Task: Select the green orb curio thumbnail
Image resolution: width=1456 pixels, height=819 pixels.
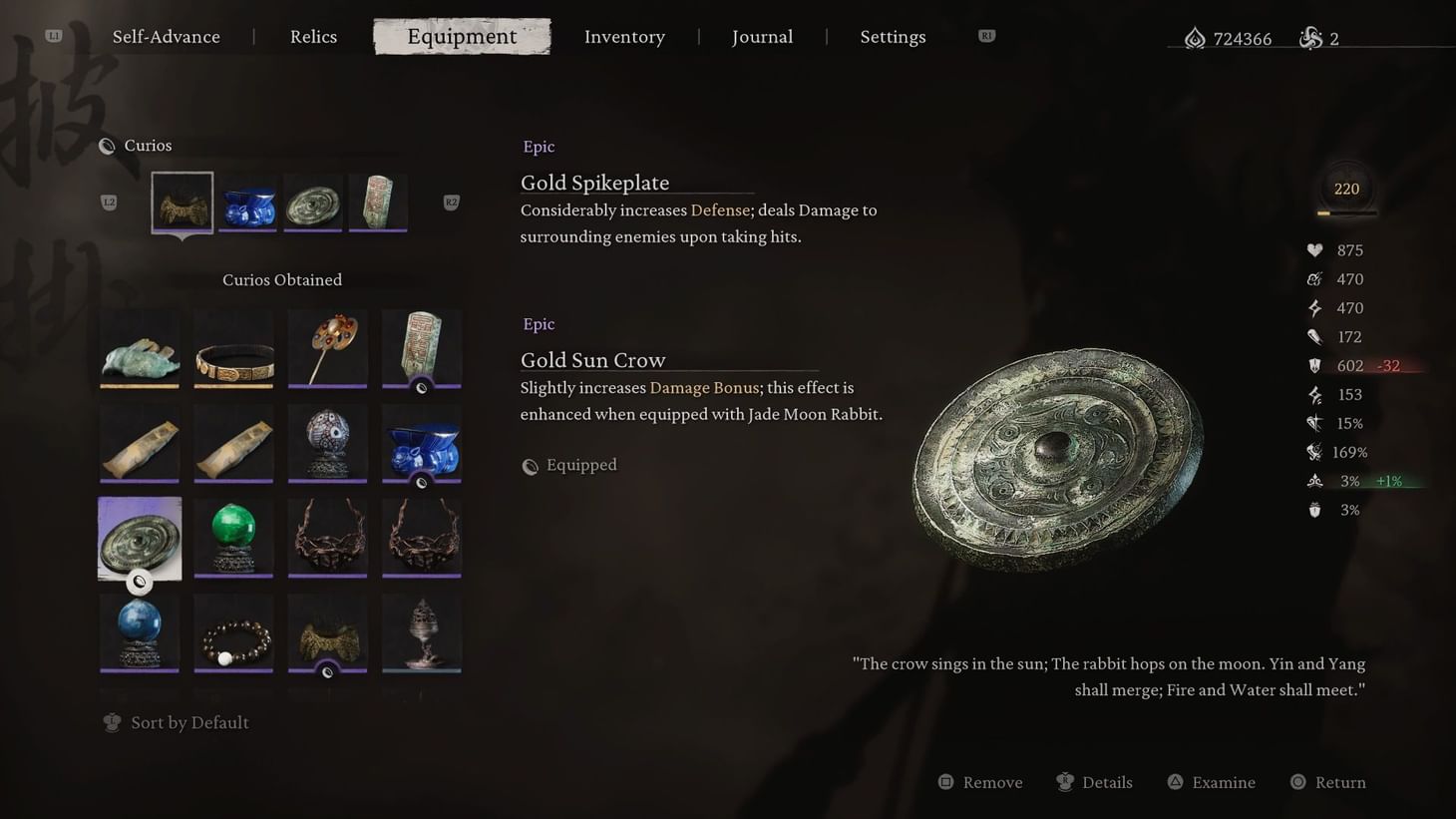Action: click(233, 537)
